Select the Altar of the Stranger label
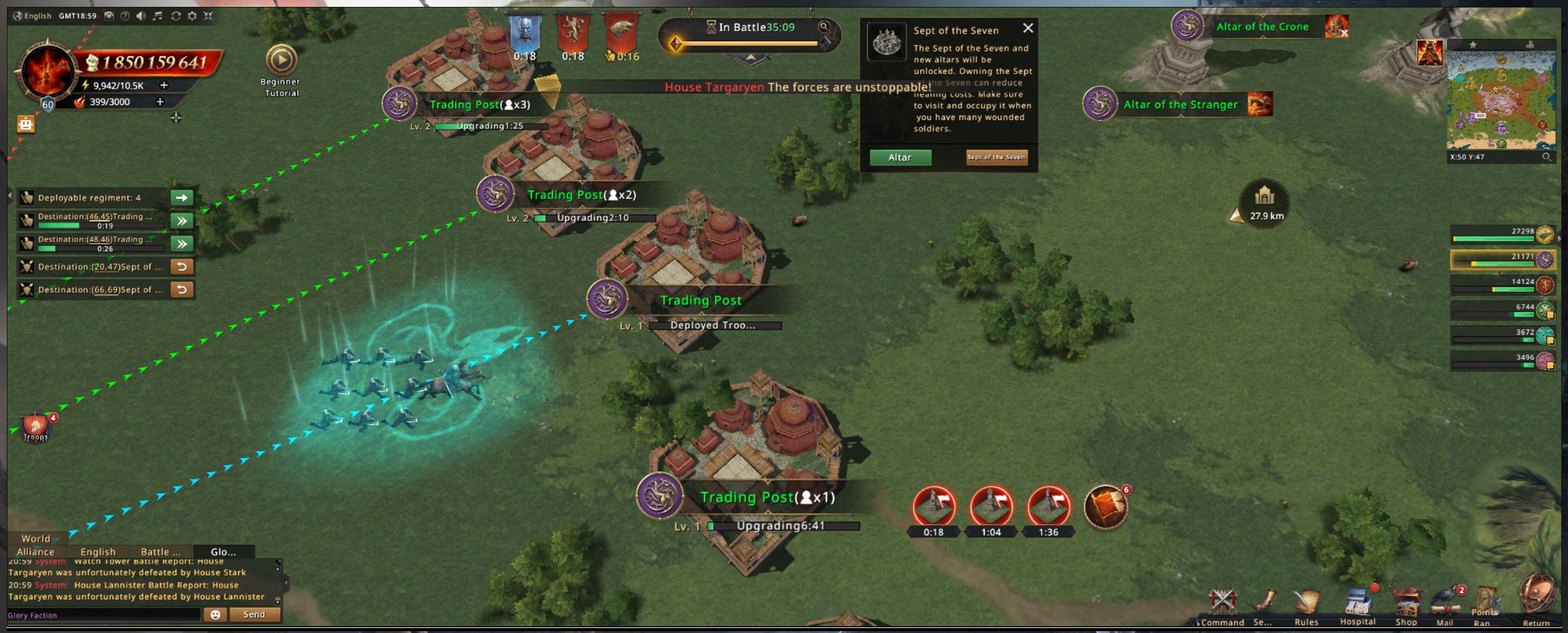1568x633 pixels. [x=1180, y=105]
